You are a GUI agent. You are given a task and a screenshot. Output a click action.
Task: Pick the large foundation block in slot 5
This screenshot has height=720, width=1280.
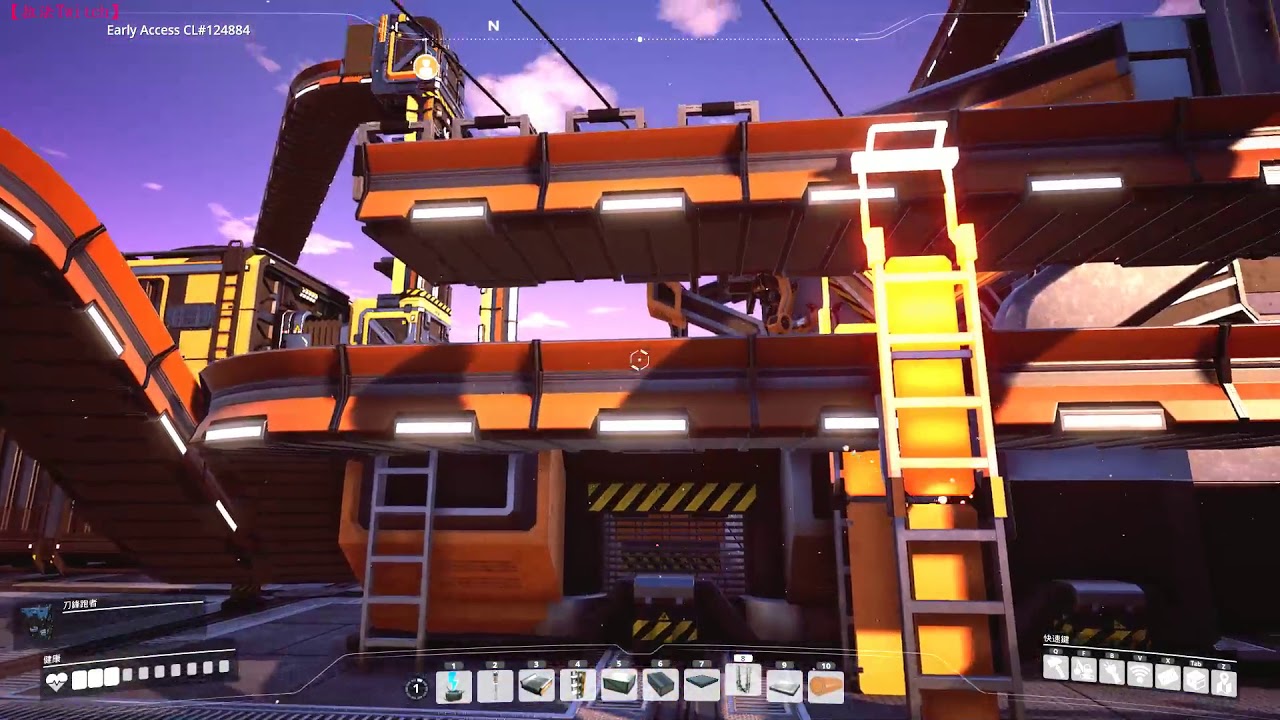619,686
